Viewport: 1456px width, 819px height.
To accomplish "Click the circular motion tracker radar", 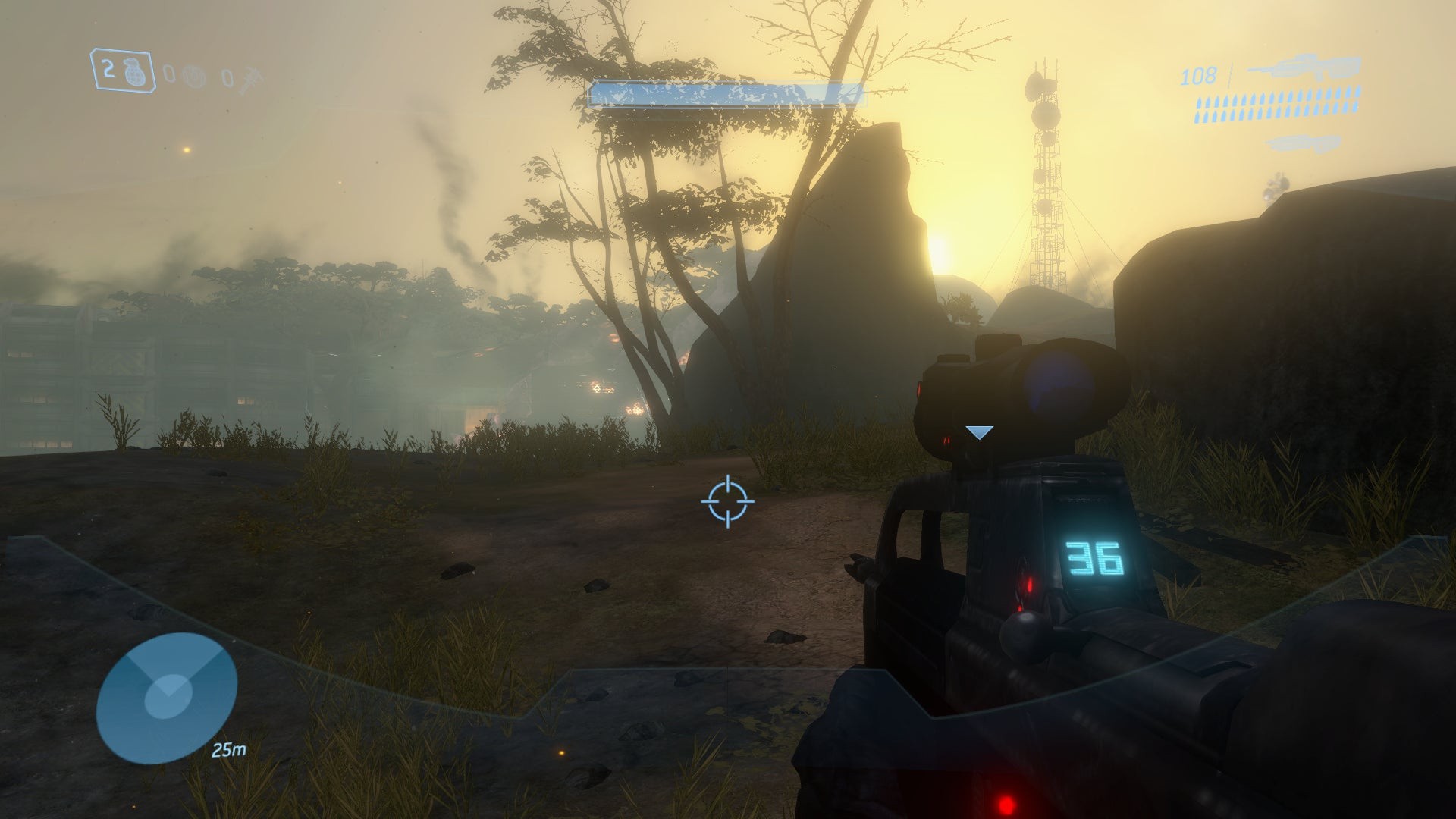I will coord(166,696).
